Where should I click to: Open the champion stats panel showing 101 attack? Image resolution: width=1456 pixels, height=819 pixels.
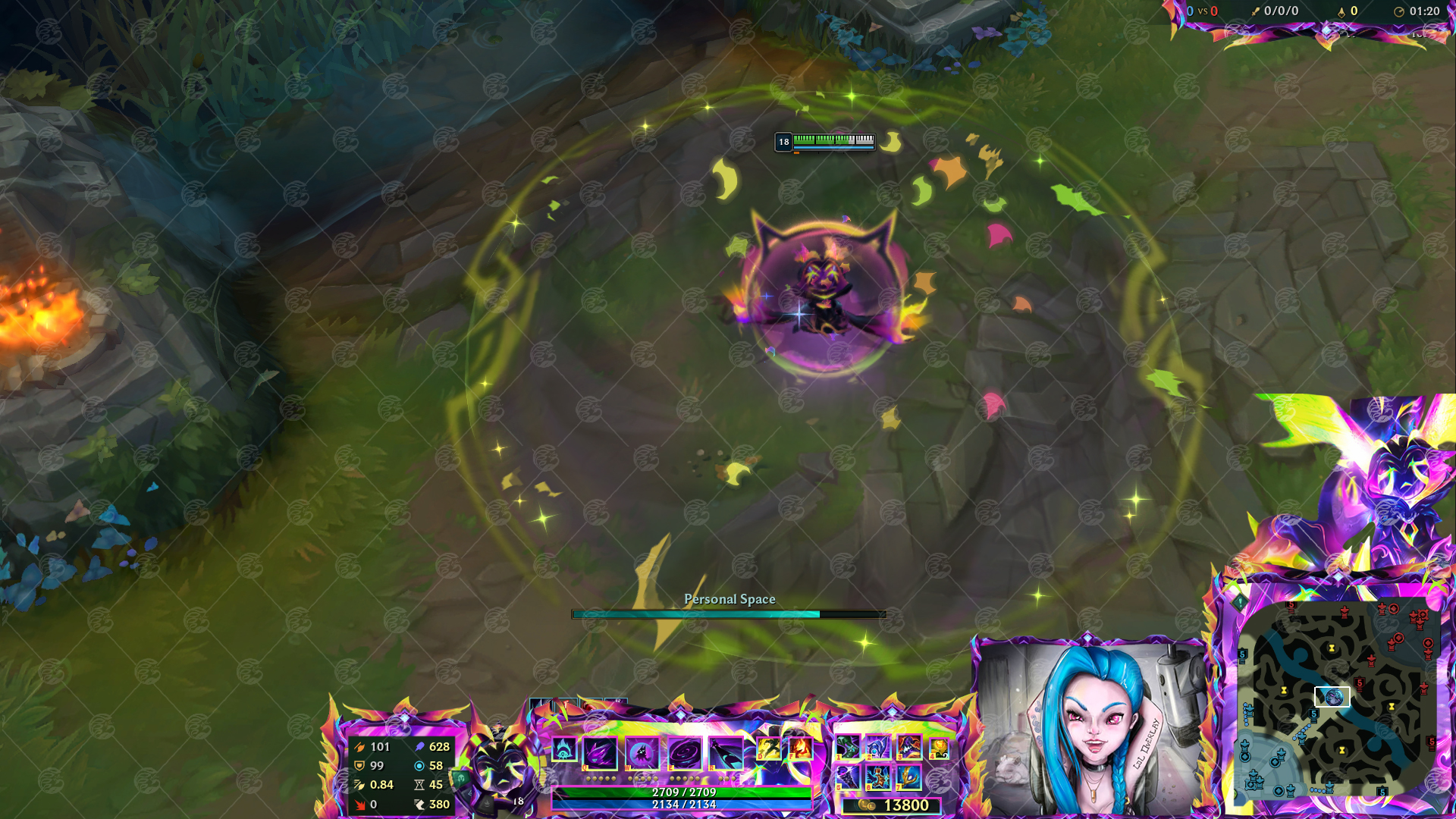pos(402,775)
